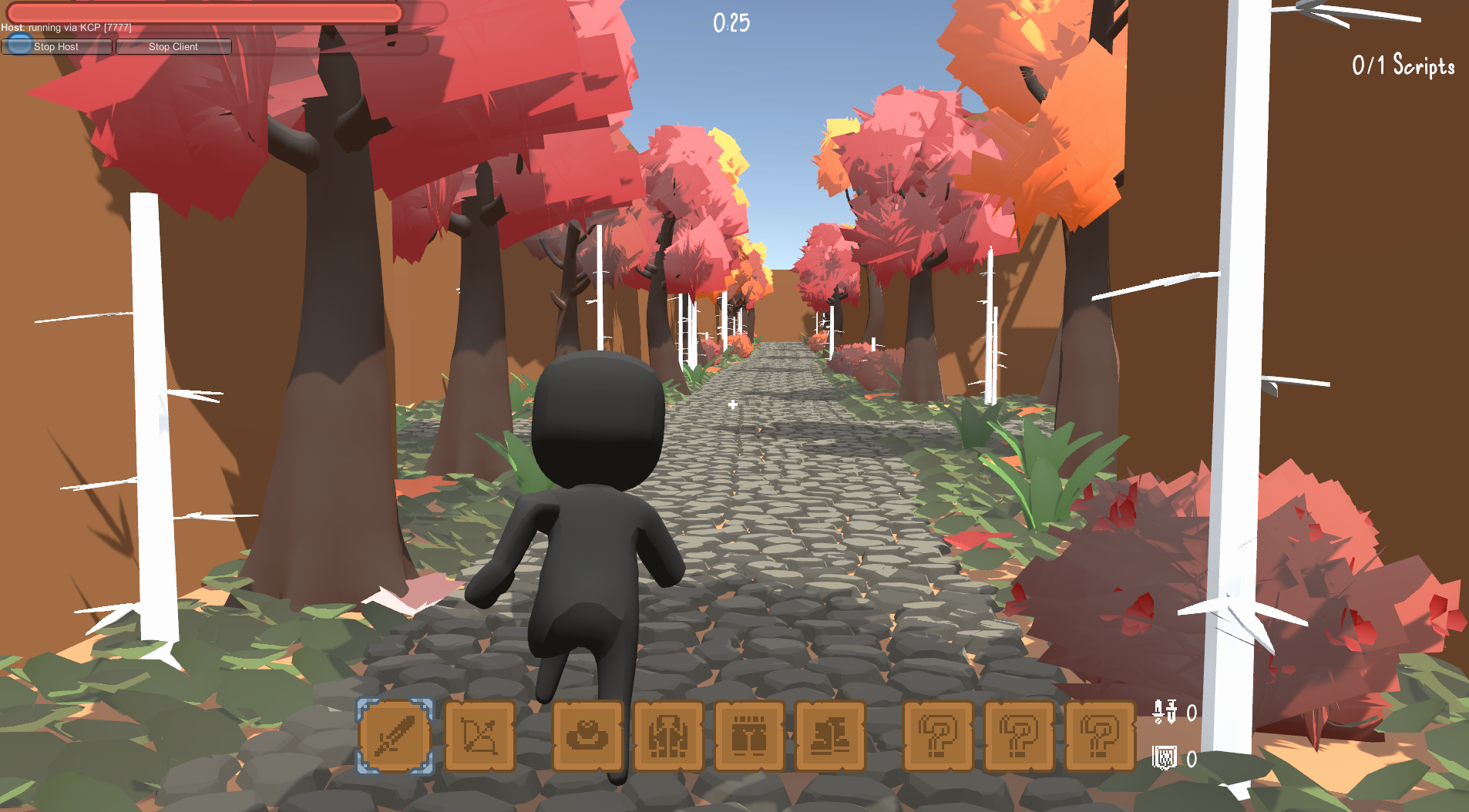Screen dimensions: 1469x812
Task: Stop the client connection
Action: click(x=173, y=47)
